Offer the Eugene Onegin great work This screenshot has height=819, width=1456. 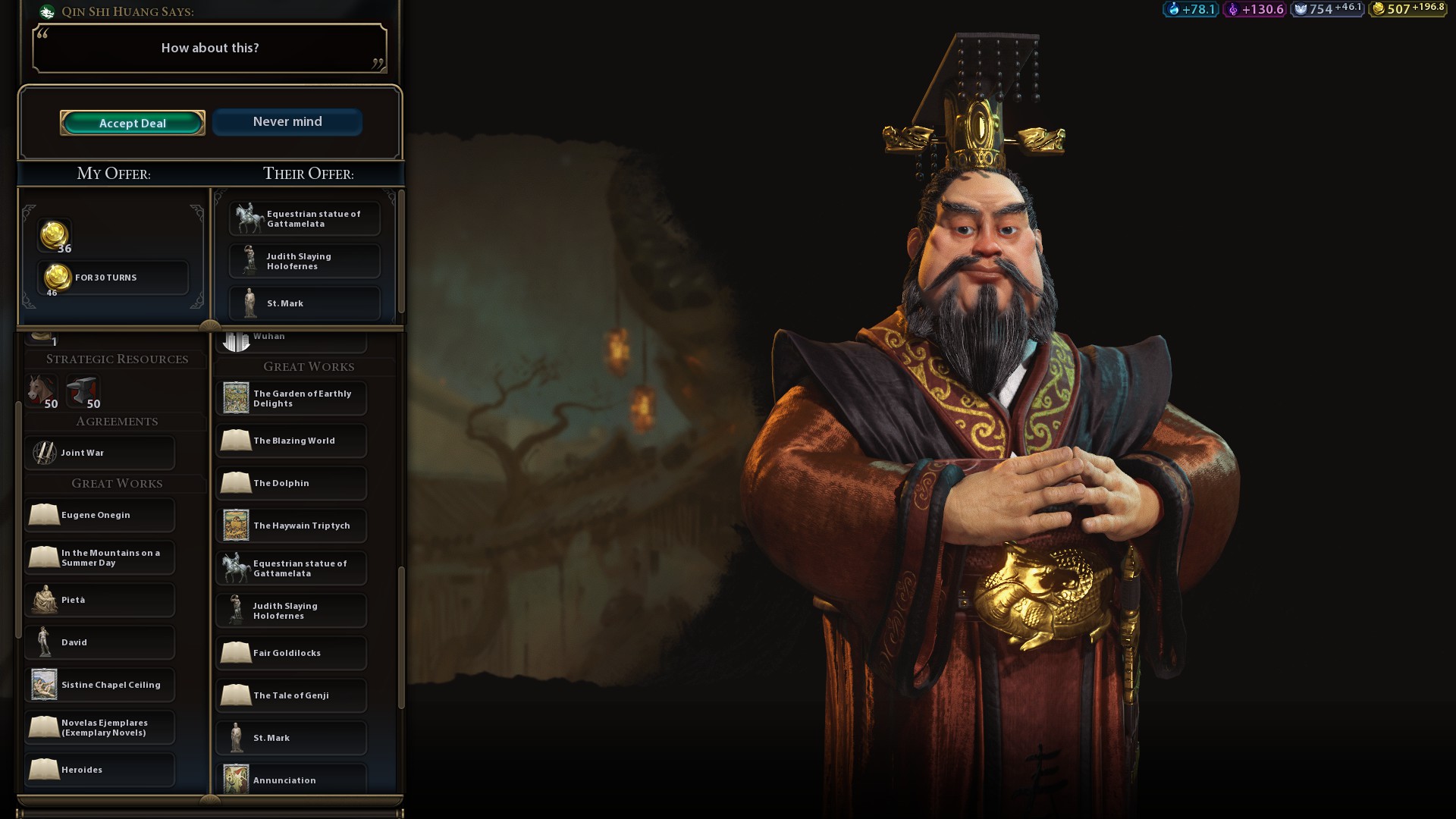[100, 515]
